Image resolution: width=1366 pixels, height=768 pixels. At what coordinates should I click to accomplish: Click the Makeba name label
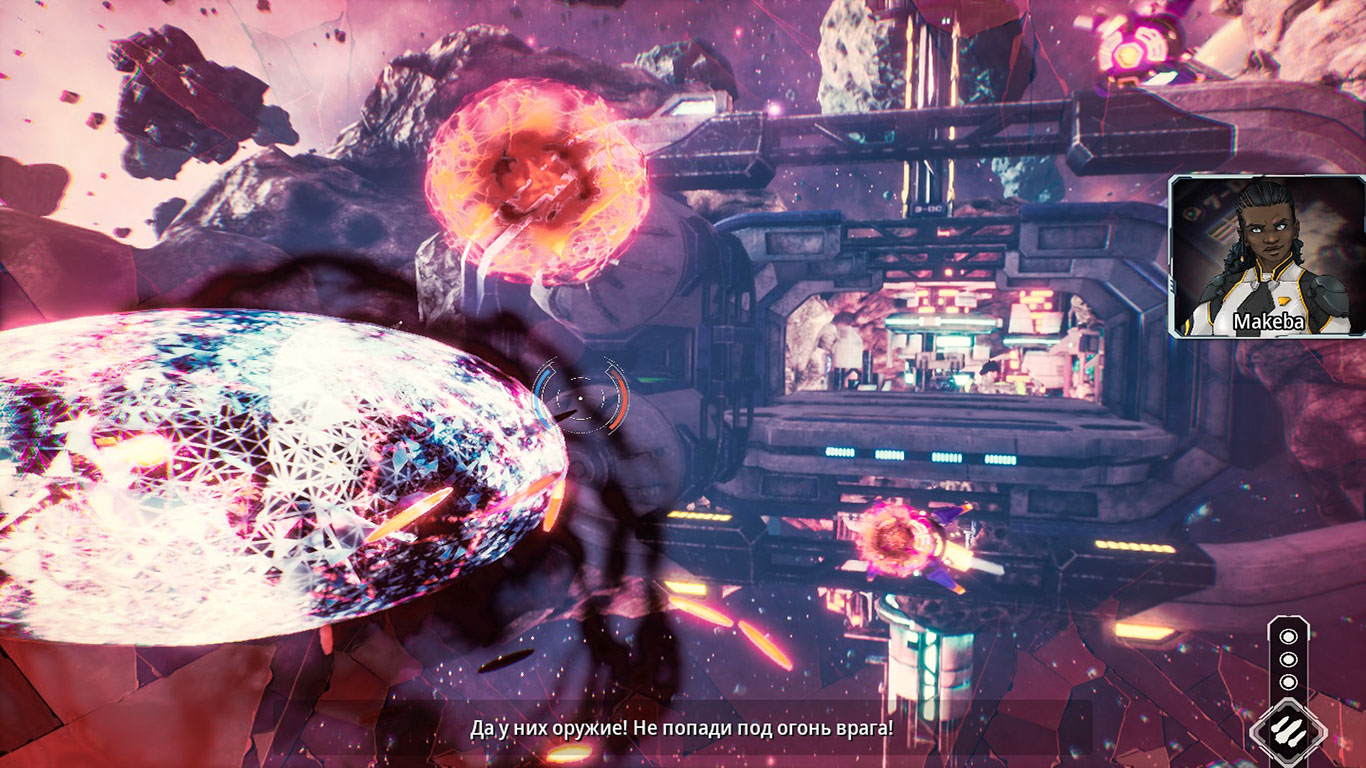[x=1267, y=323]
